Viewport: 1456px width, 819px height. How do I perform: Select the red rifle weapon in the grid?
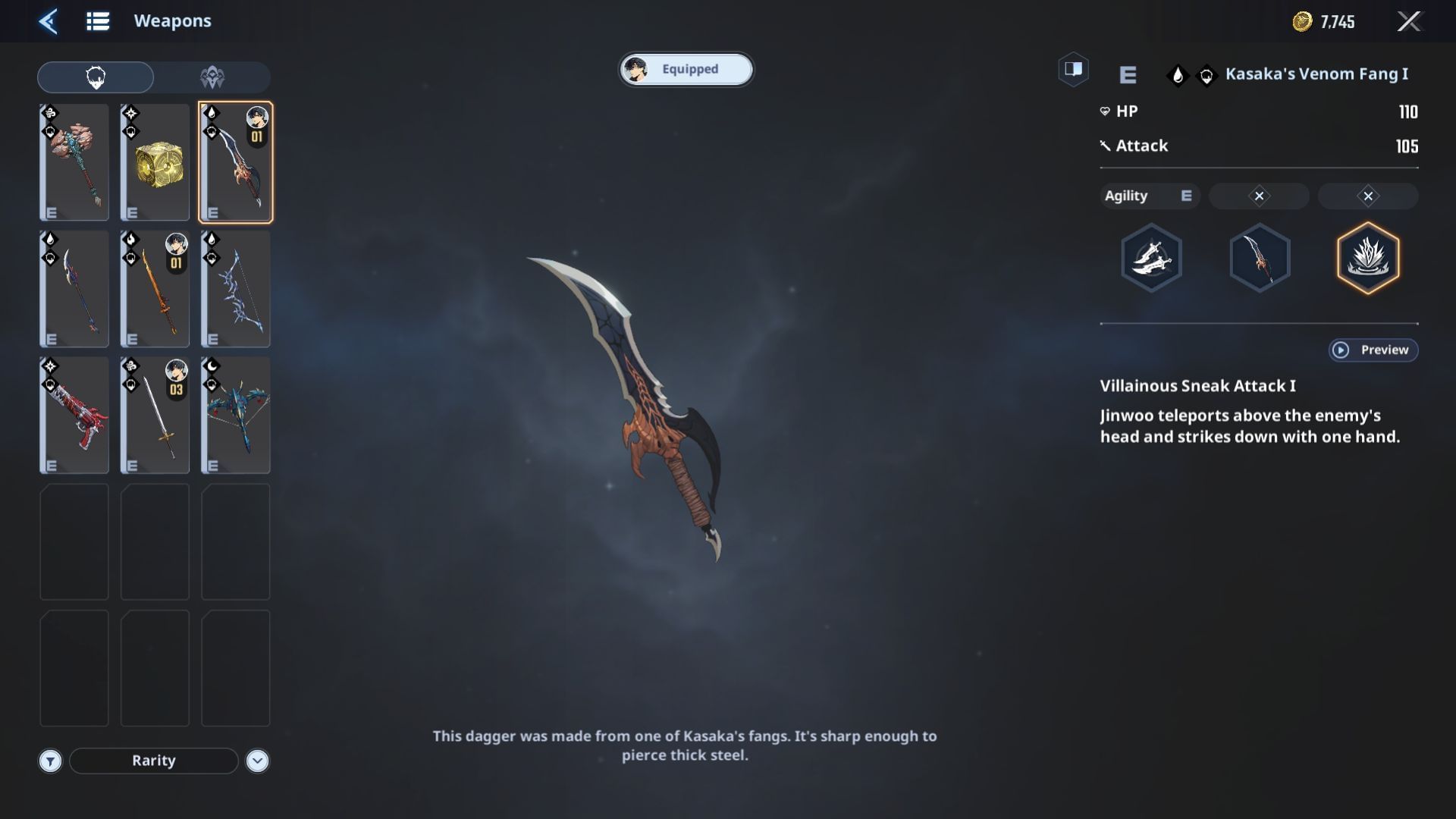(74, 415)
